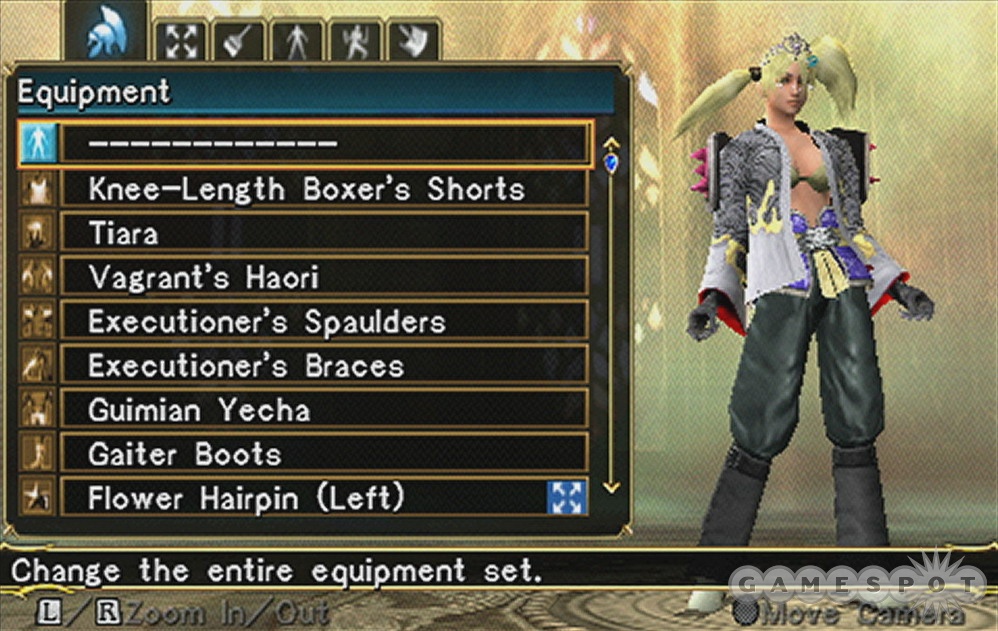Pick the Gaiter Boots row
Image resolution: width=998 pixels, height=631 pixels.
tap(323, 453)
